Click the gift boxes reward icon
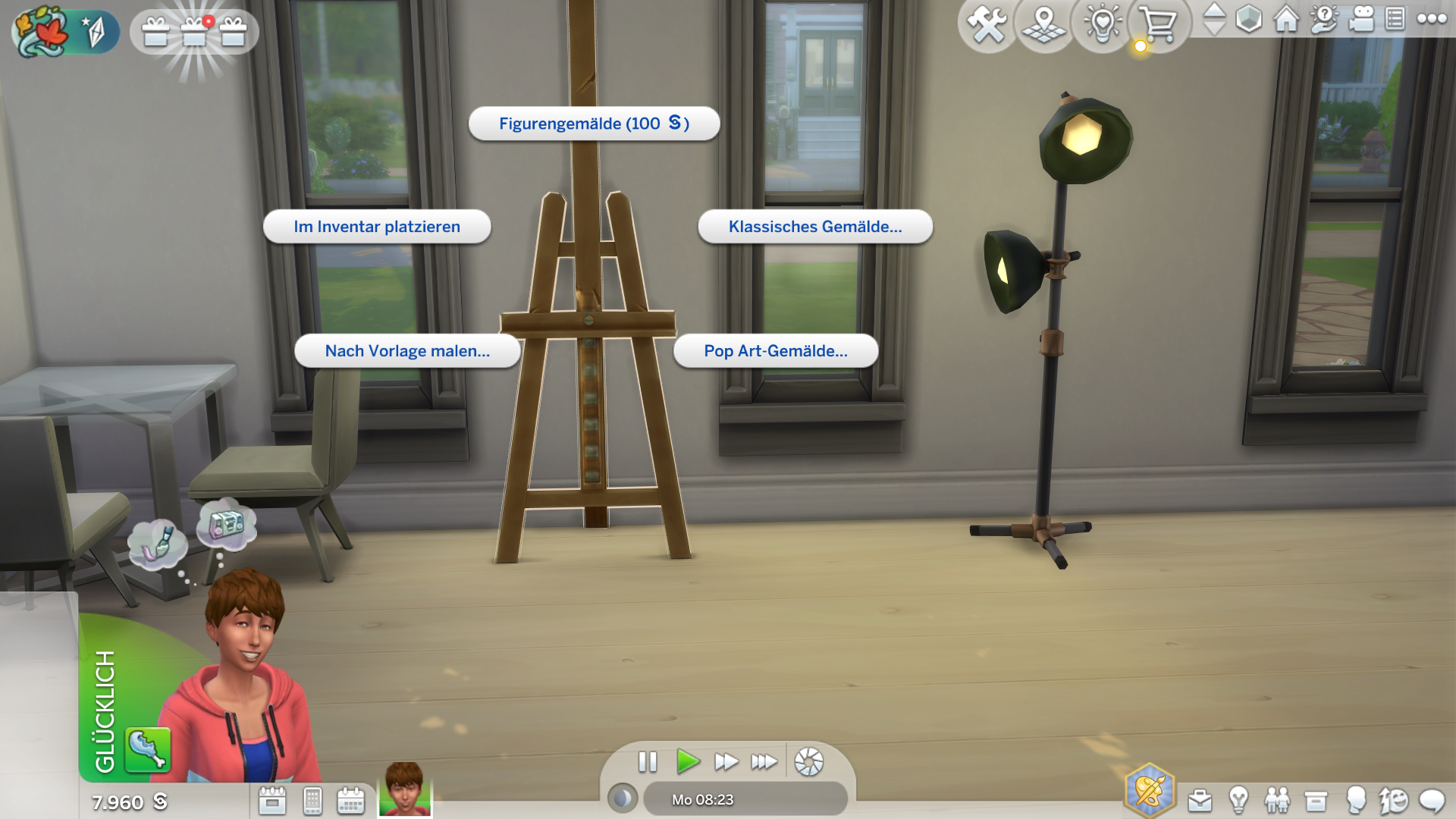 (194, 32)
